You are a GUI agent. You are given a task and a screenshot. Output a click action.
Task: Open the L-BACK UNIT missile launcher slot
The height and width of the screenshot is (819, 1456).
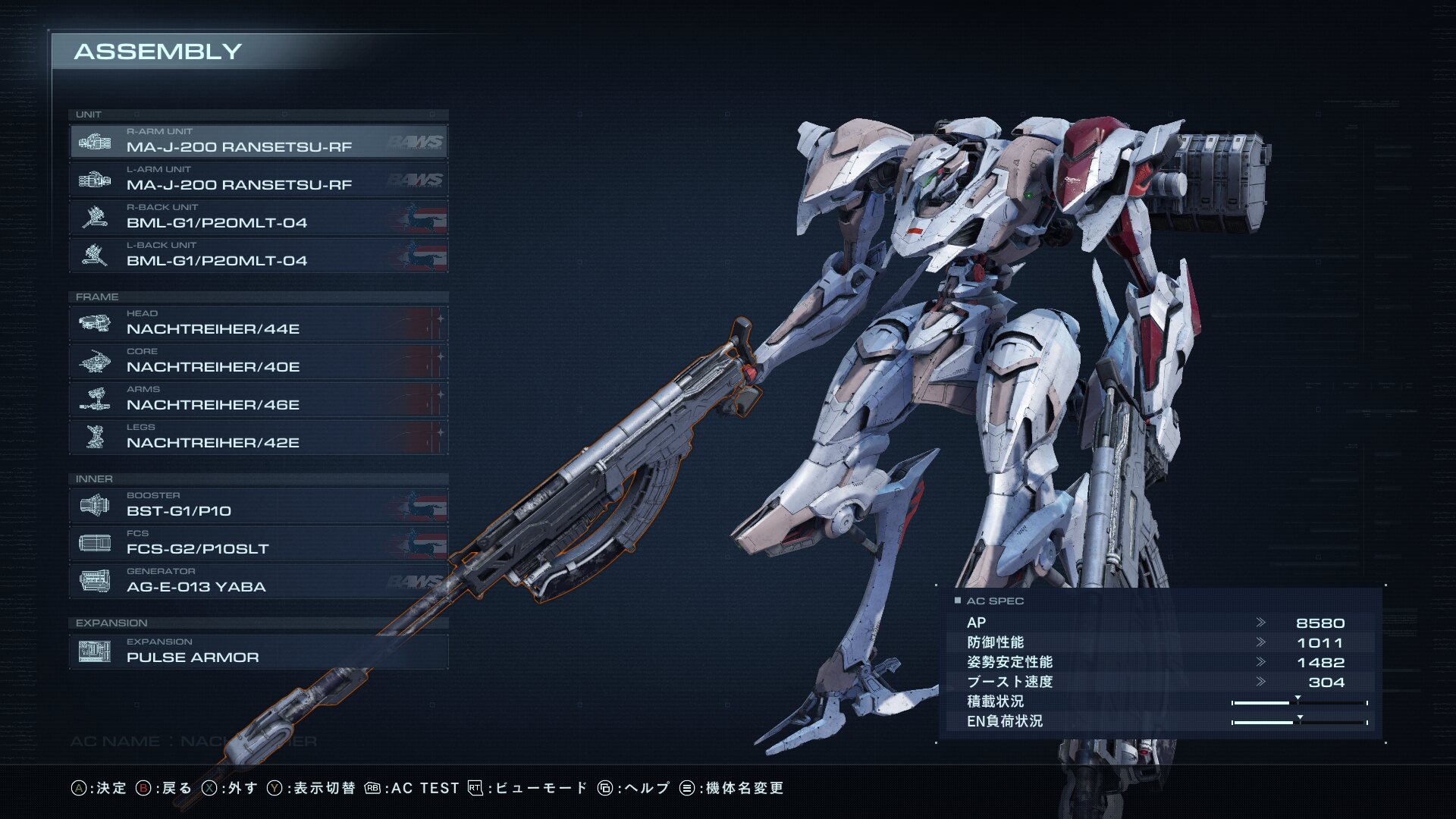pos(258,256)
